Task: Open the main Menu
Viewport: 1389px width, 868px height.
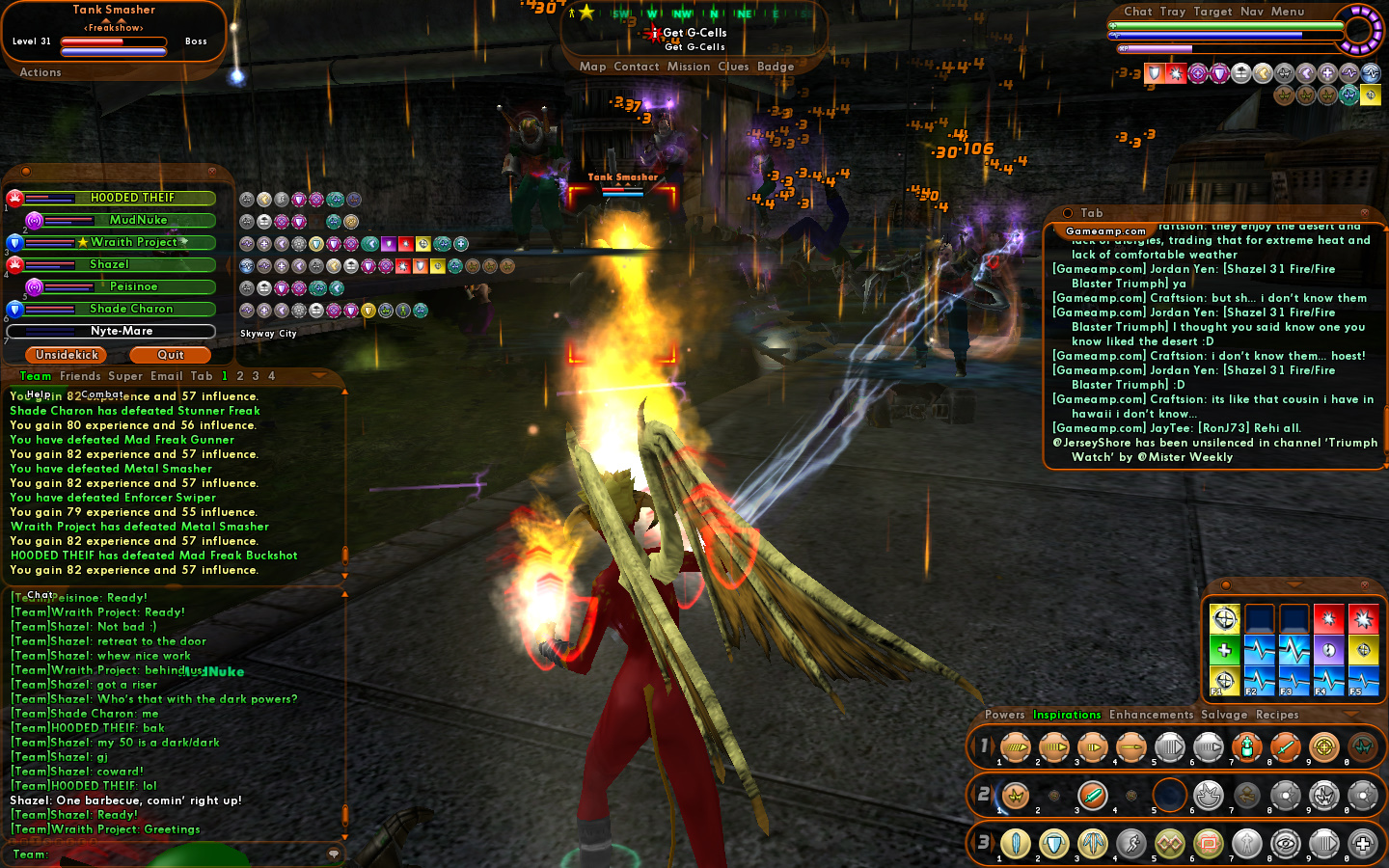Action: click(1288, 12)
